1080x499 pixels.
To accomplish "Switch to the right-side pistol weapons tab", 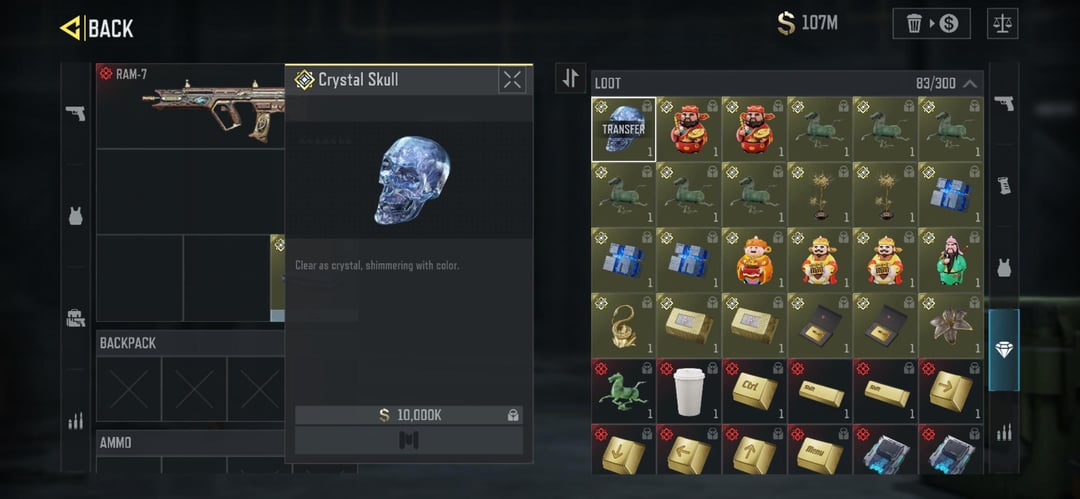I will [1004, 104].
